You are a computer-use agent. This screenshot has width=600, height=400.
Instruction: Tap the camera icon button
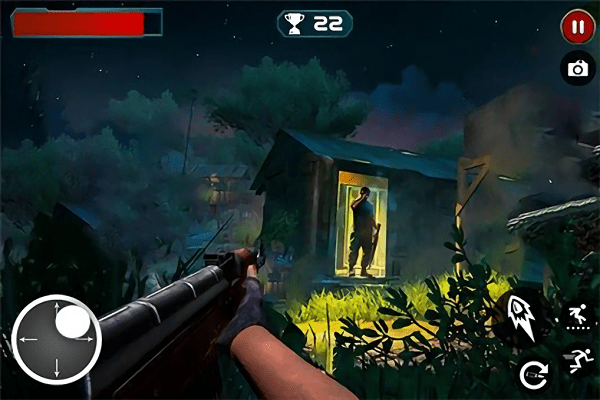(x=576, y=68)
